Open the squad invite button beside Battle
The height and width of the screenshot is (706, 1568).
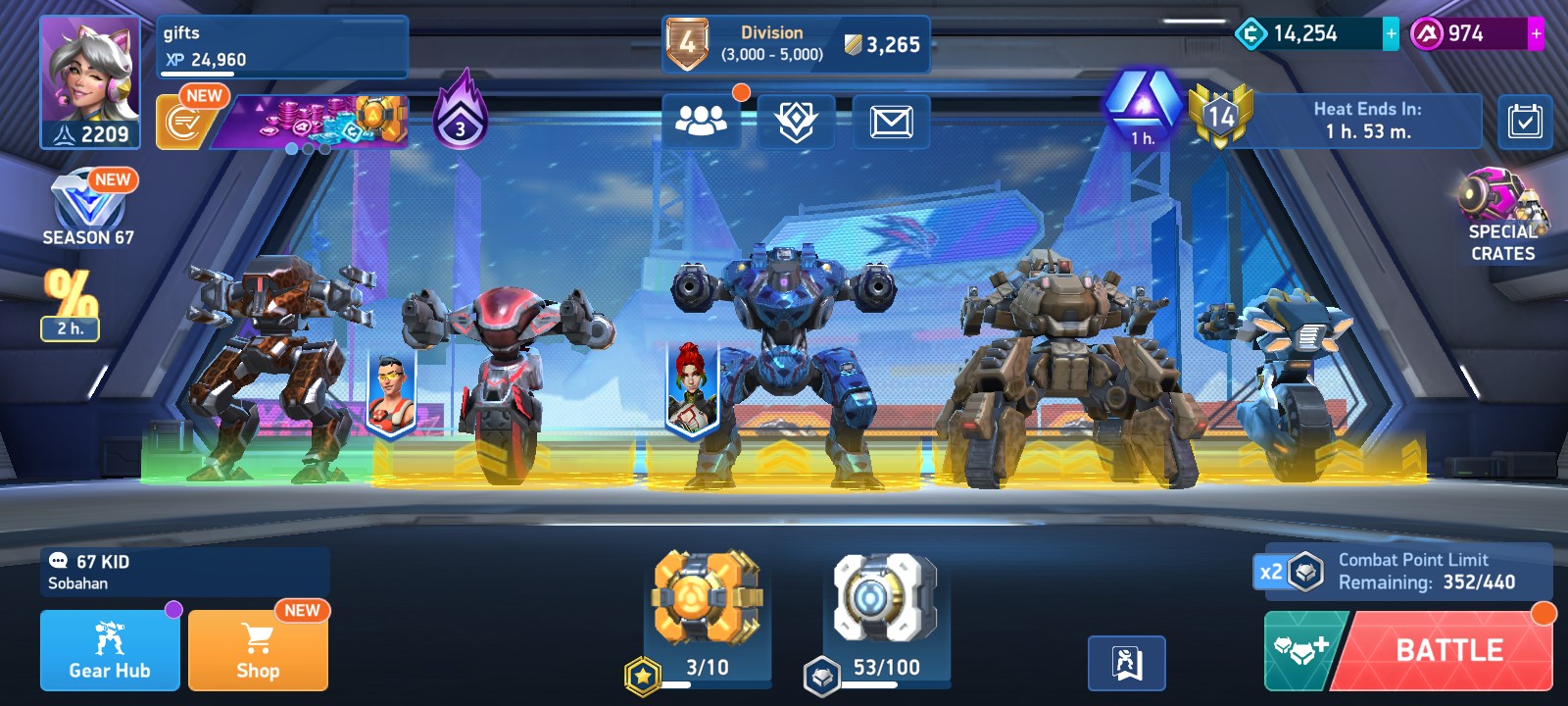click(1301, 650)
